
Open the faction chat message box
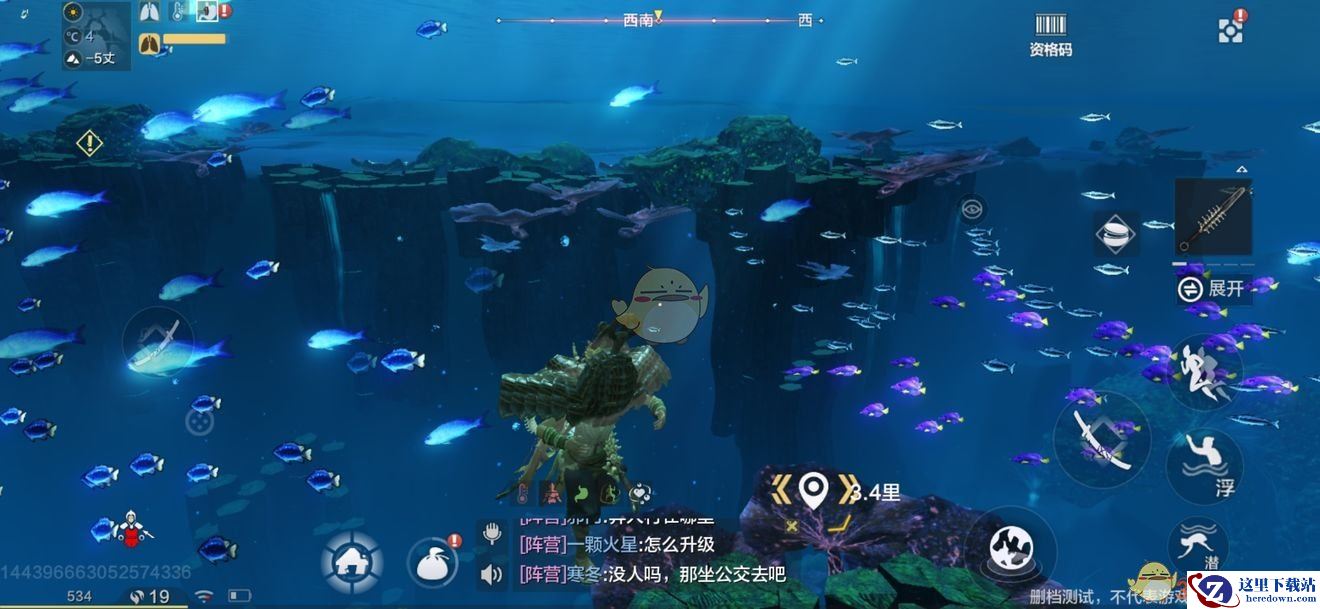650,559
